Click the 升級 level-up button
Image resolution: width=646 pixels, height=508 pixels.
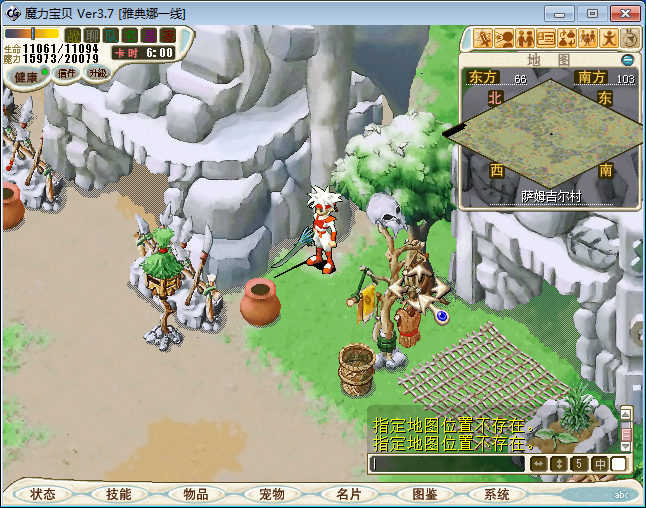coord(98,73)
